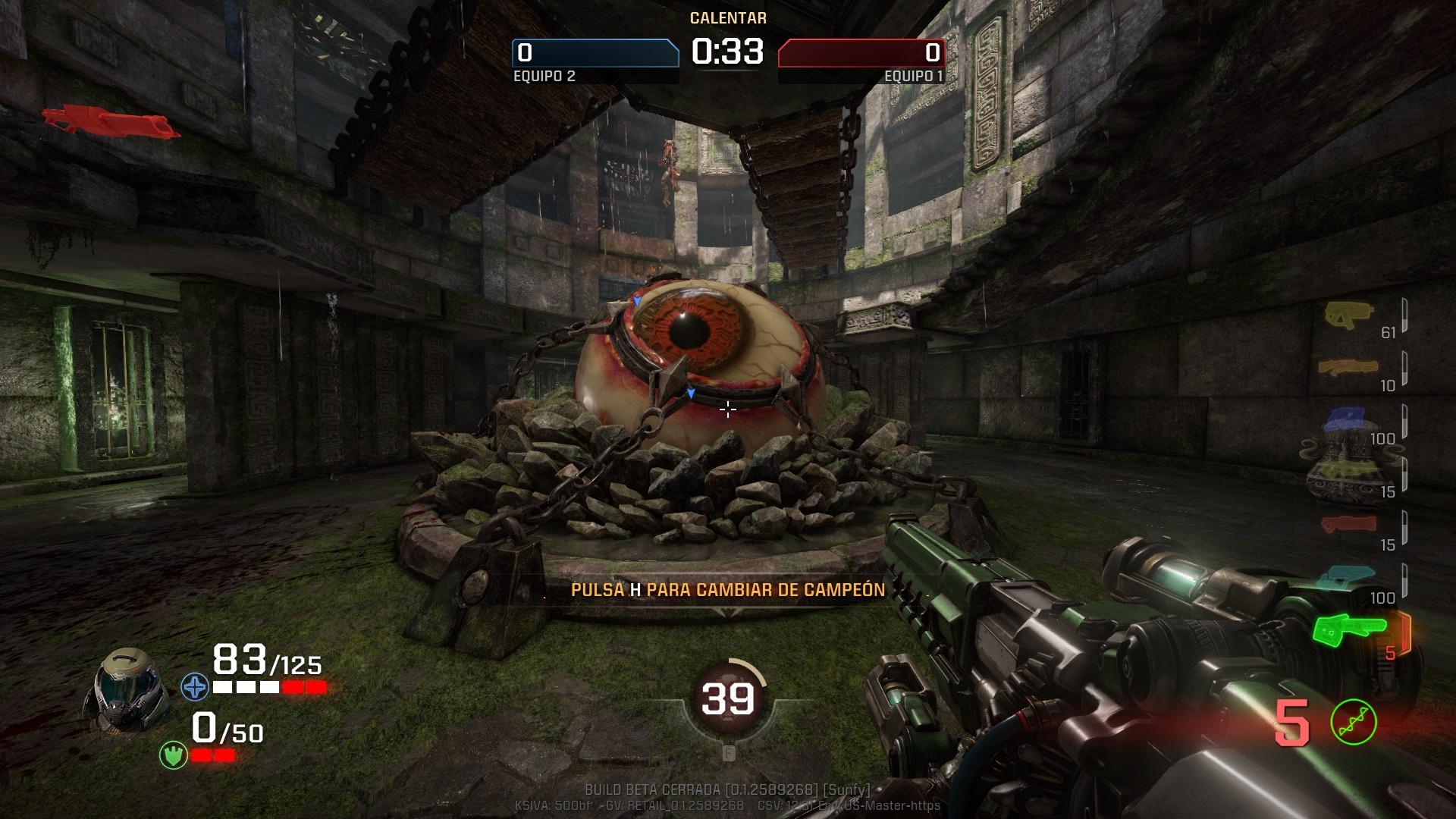Click the blue health cross icon
The width and height of the screenshot is (1456, 819).
[x=195, y=687]
